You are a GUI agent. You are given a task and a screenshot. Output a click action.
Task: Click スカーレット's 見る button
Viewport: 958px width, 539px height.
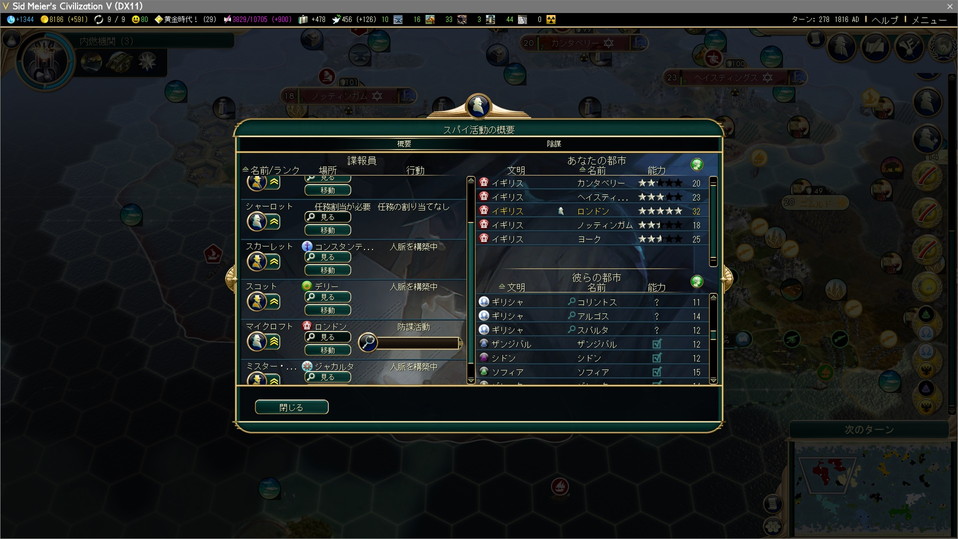click(x=328, y=257)
